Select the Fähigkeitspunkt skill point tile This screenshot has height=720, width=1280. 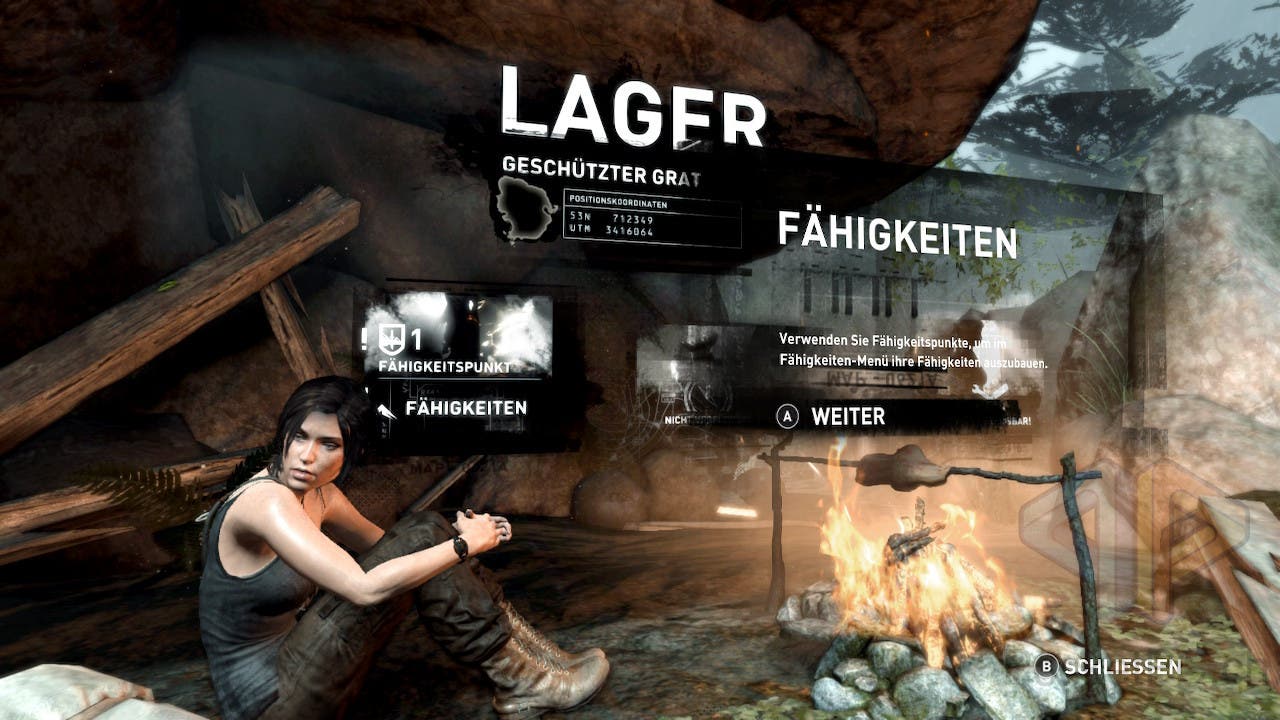click(x=459, y=337)
